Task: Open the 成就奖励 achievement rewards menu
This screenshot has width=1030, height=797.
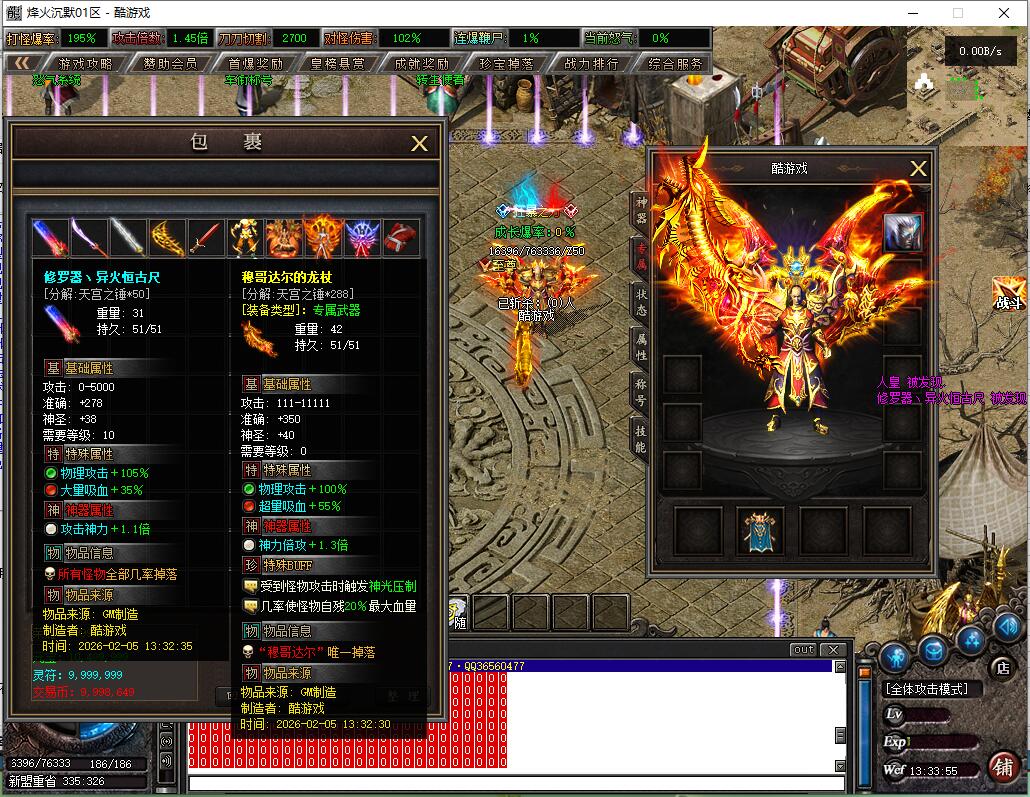Action: click(422, 63)
